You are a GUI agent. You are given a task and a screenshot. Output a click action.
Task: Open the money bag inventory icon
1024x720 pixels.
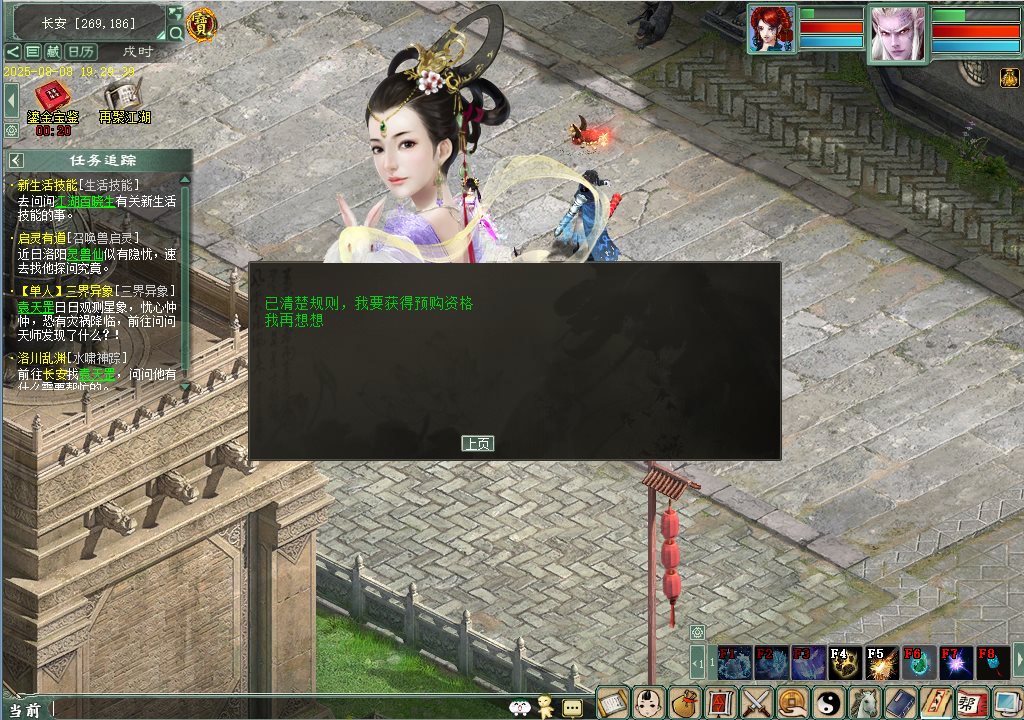[684, 703]
